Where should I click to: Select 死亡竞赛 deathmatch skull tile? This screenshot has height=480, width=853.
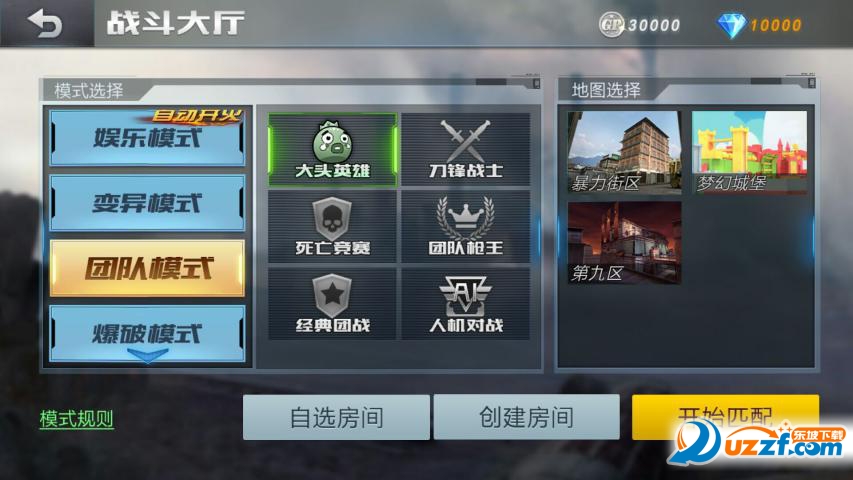click(x=332, y=226)
